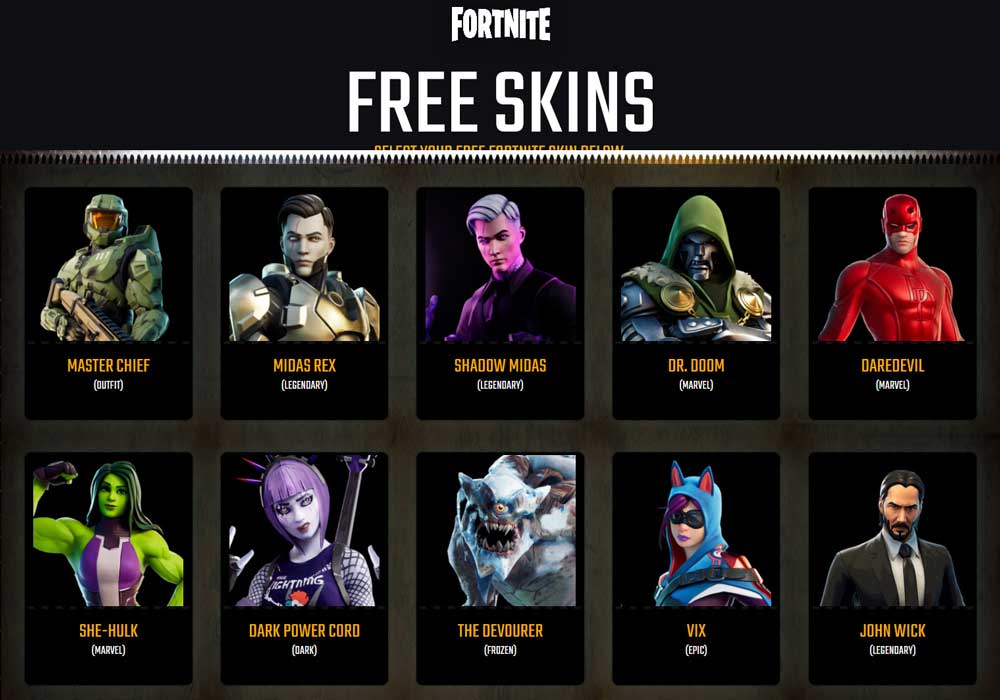Click the Fortnite logo at top
The width and height of the screenshot is (1000, 700).
click(x=500, y=24)
